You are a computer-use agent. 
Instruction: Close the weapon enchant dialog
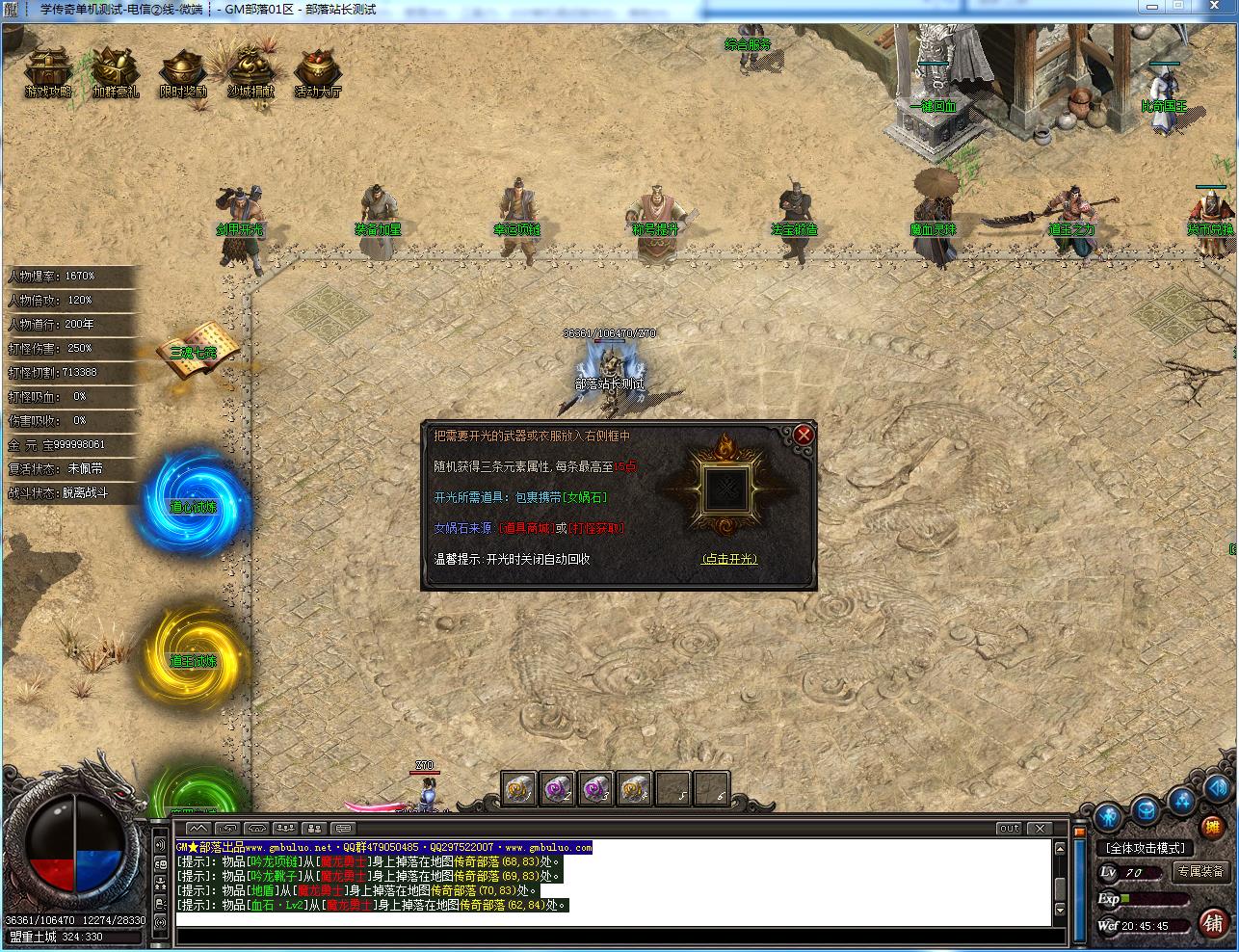click(x=804, y=436)
